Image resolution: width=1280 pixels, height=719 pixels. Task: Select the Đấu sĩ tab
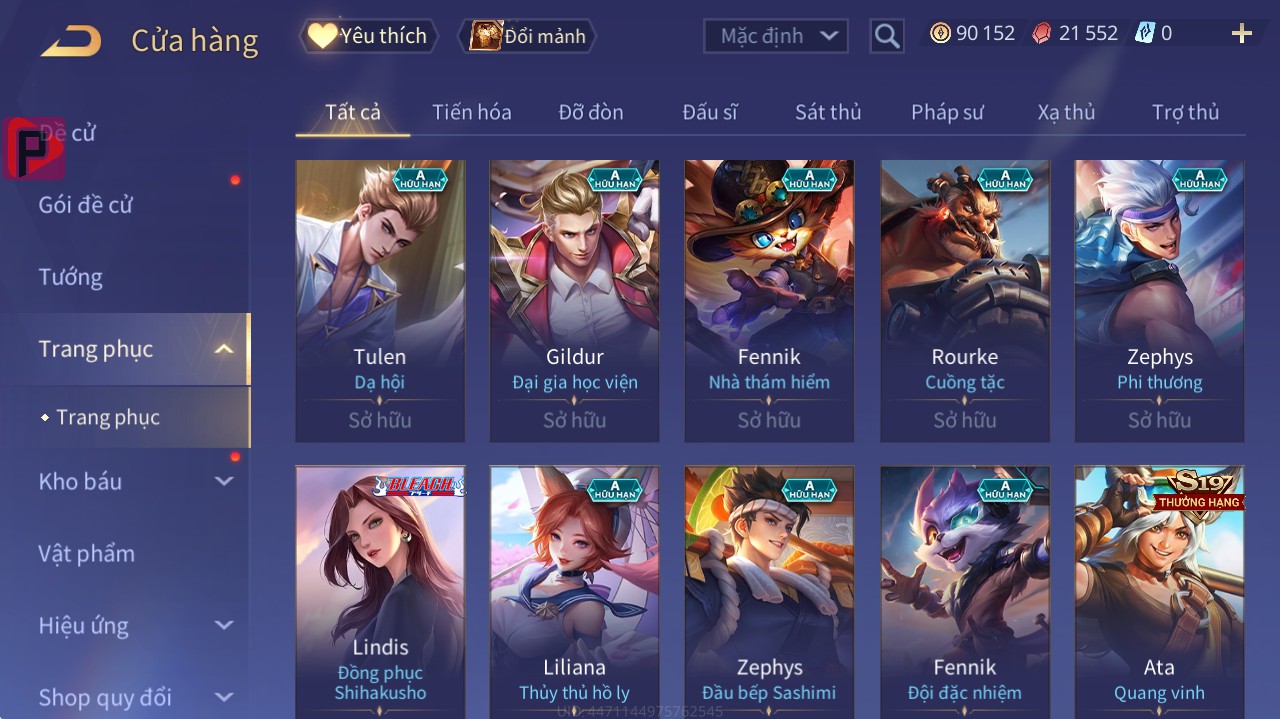(x=710, y=112)
